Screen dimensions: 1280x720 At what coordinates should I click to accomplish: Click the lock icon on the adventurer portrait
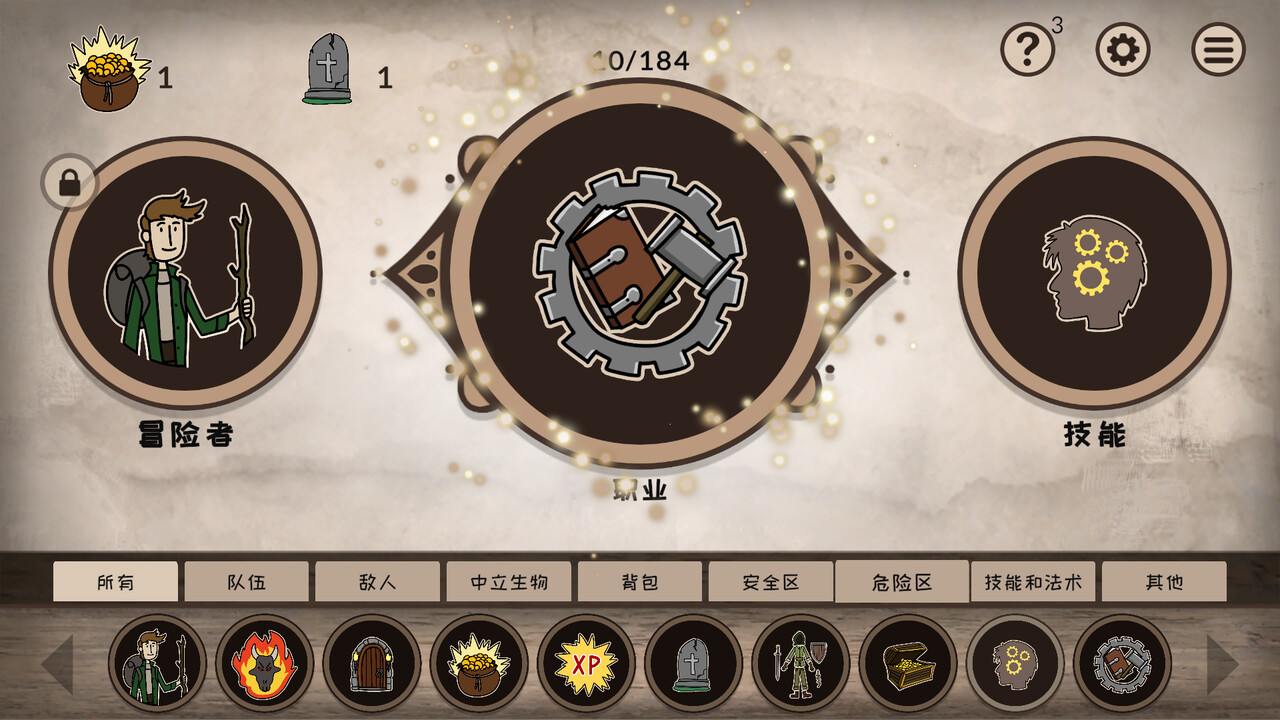(x=69, y=183)
